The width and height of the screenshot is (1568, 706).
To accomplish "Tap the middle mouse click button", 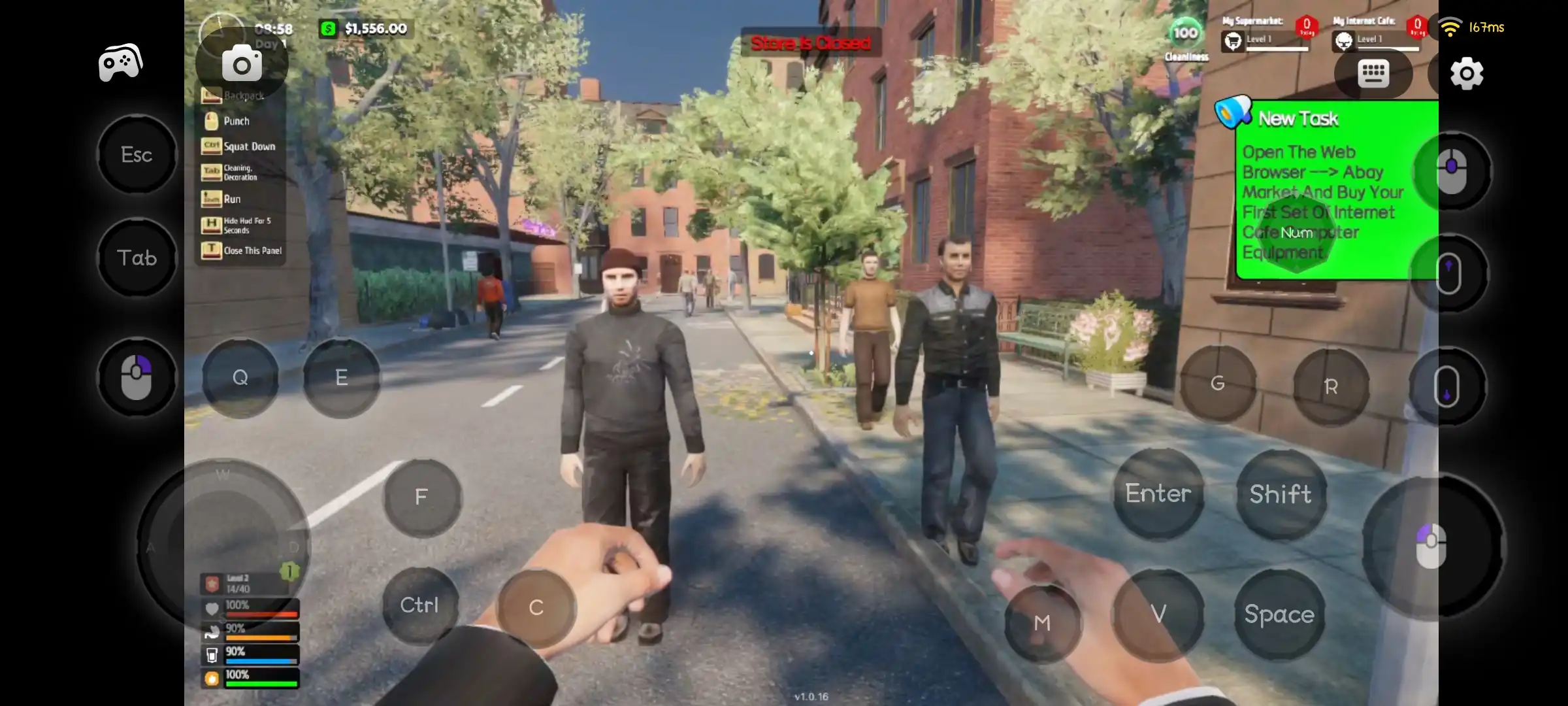I will click(1452, 171).
